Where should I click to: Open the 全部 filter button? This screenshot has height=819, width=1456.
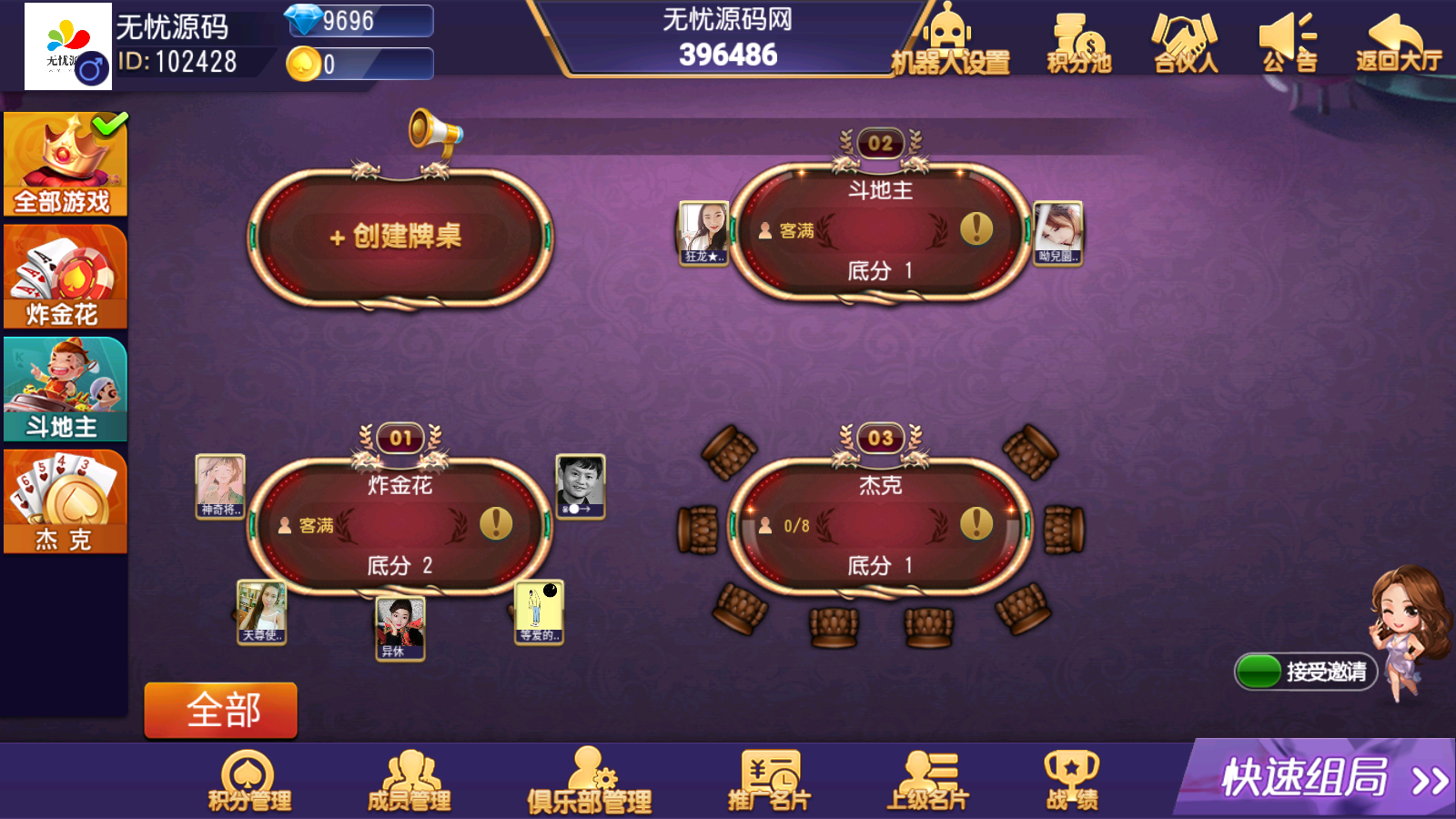click(221, 710)
